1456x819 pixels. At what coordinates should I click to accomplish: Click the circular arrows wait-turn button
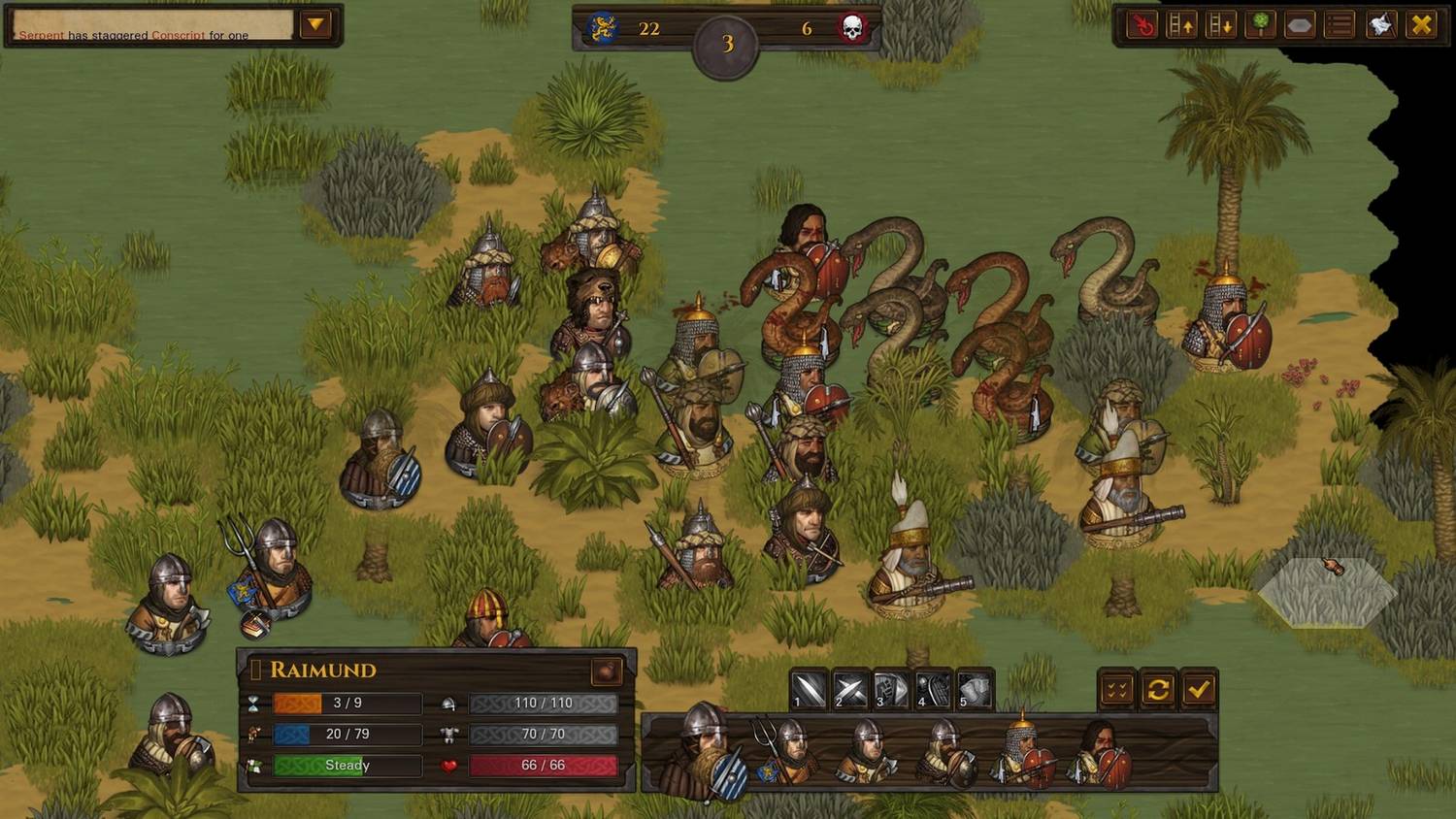click(1158, 690)
